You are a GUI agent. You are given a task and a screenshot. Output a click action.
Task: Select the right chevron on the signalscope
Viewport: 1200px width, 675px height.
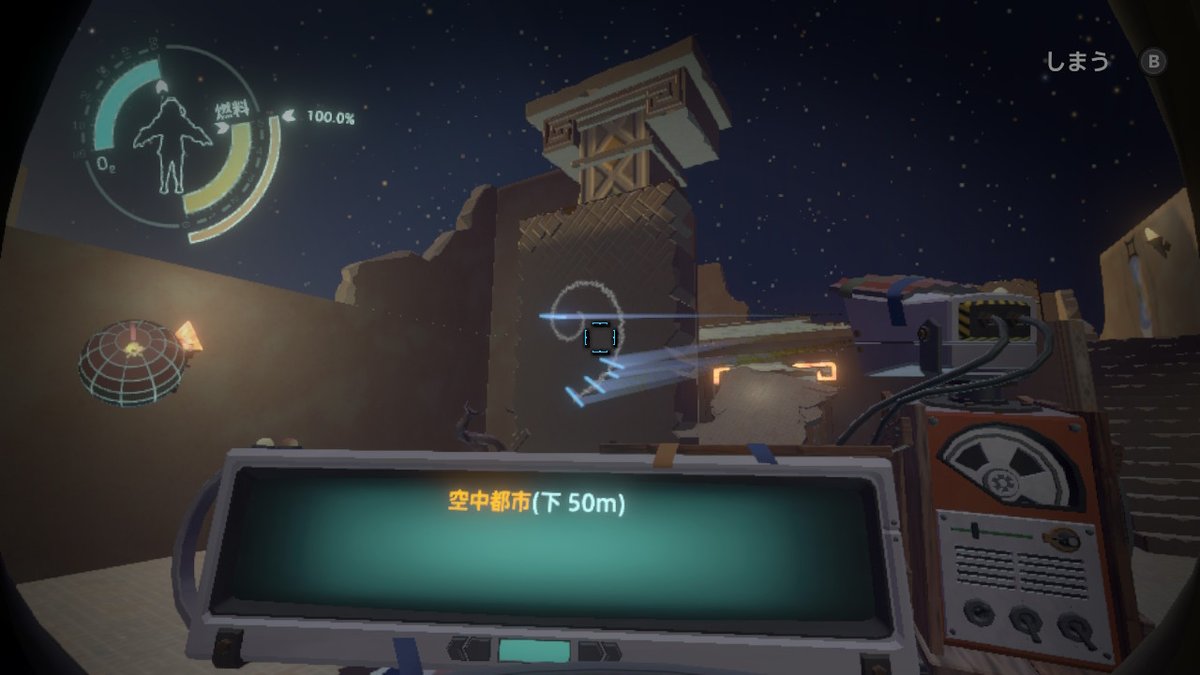pos(598,651)
